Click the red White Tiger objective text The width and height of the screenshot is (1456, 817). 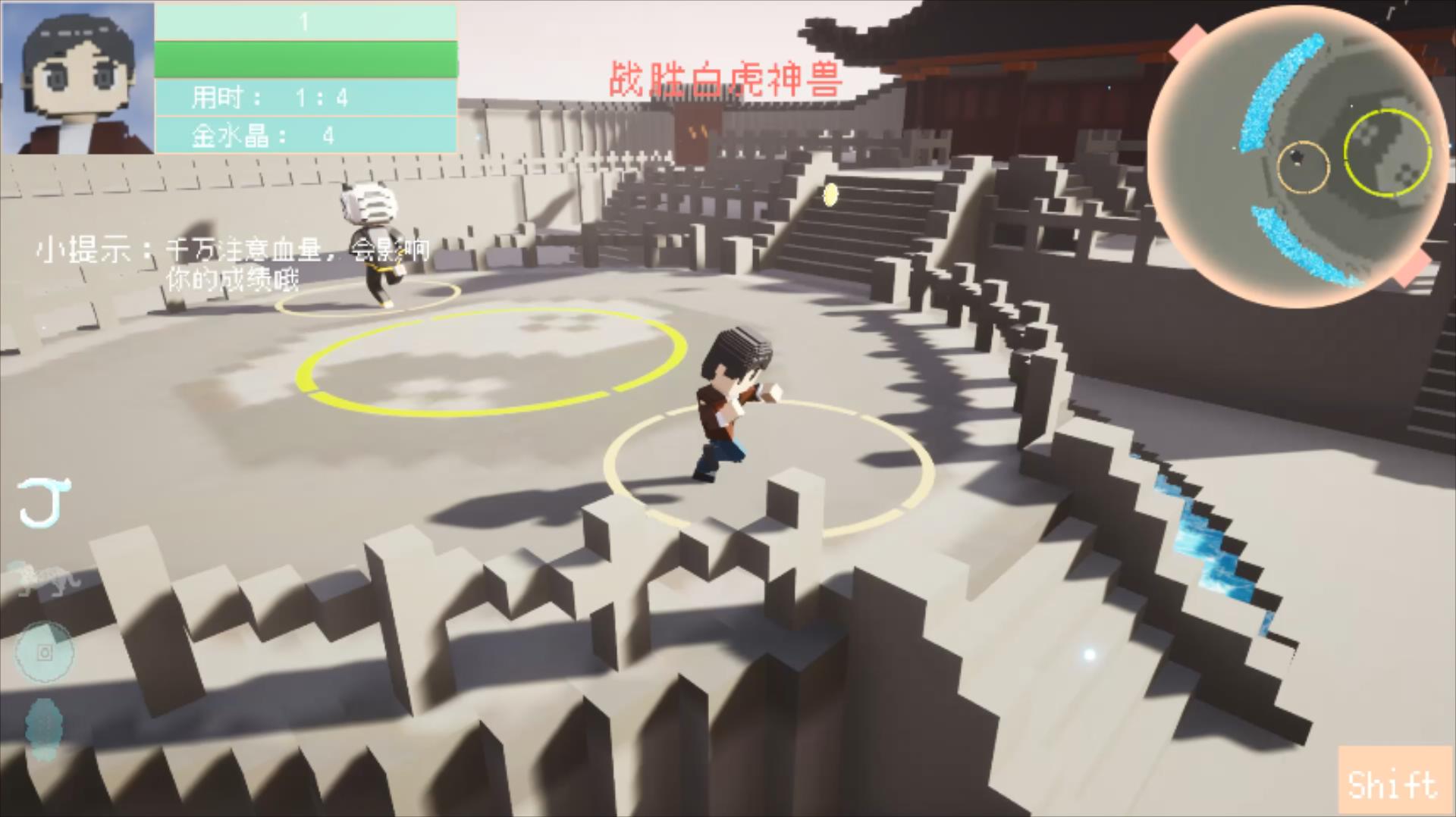725,80
